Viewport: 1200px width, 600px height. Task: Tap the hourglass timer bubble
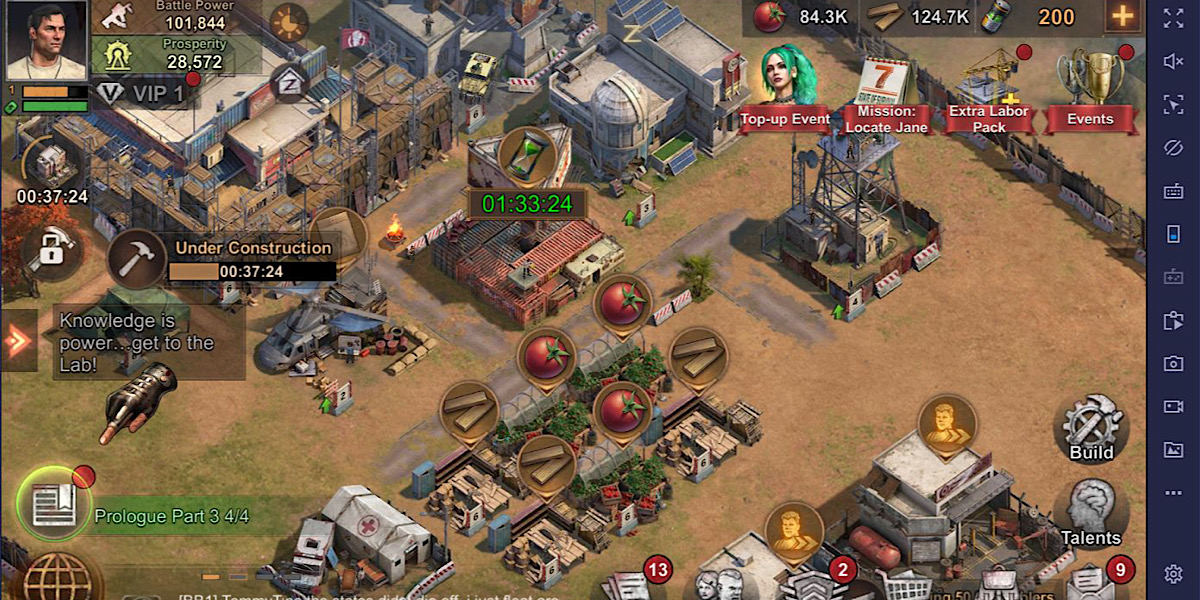click(527, 156)
